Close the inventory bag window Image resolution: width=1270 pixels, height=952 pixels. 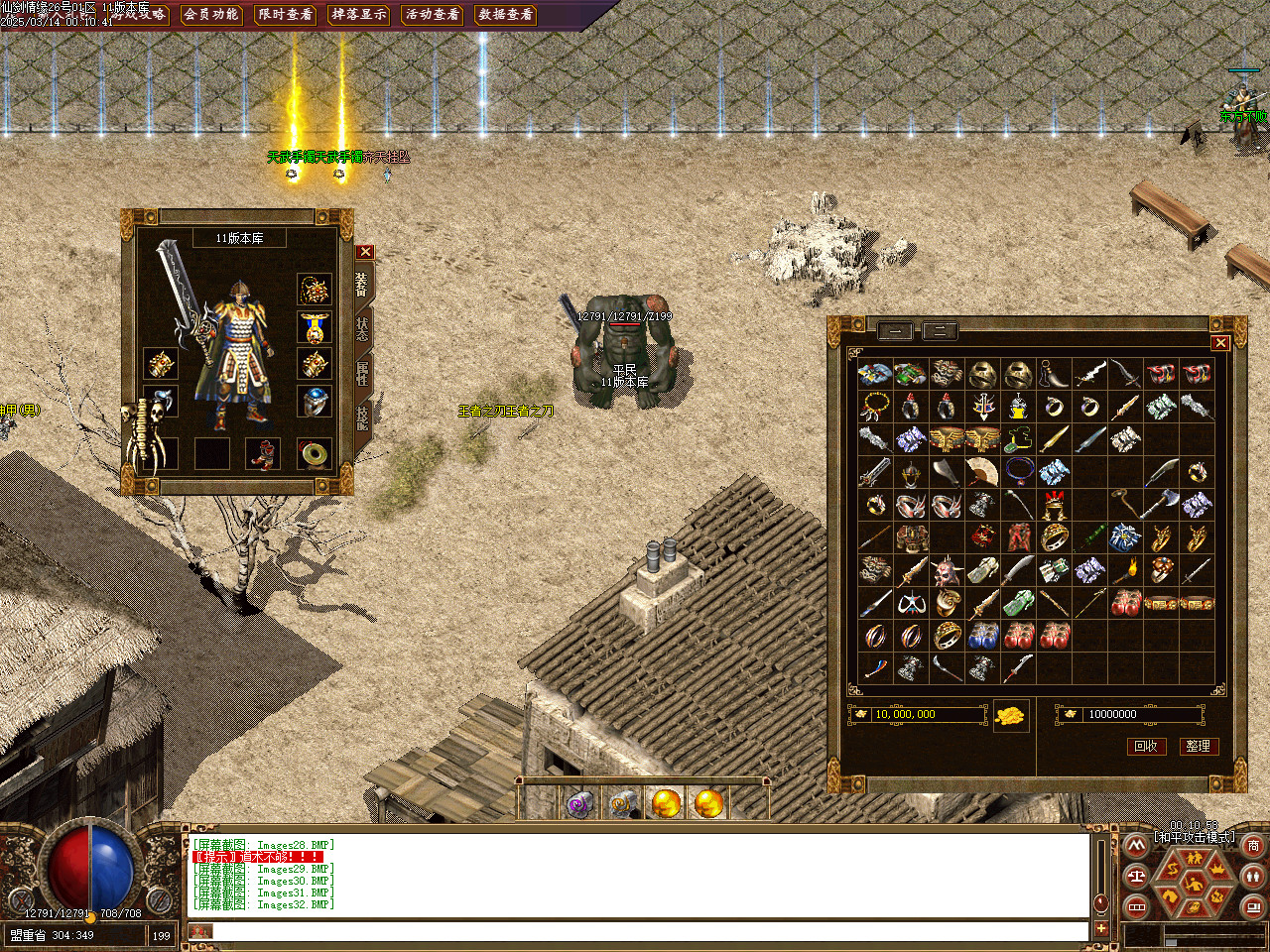pos(1220,343)
